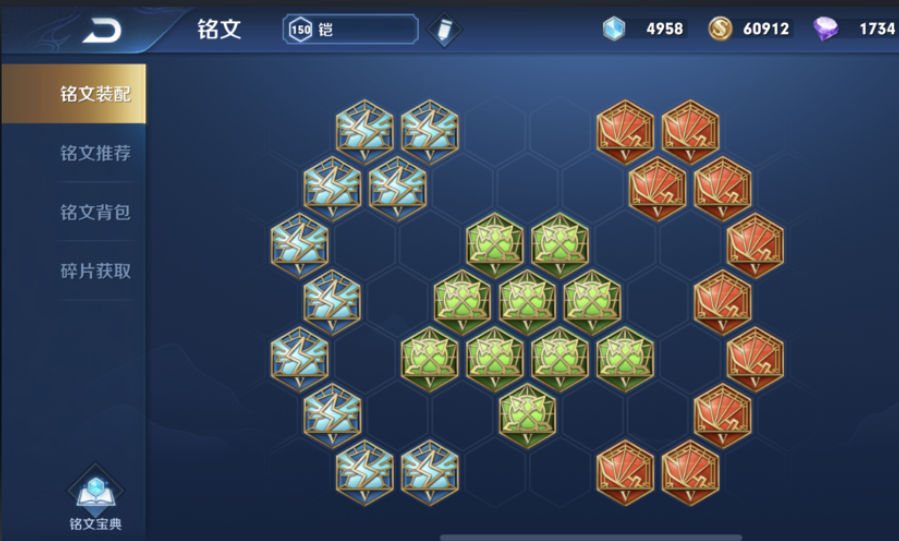Image resolution: width=899 pixels, height=541 pixels.
Task: Go back using the return arrow
Action: [101, 30]
